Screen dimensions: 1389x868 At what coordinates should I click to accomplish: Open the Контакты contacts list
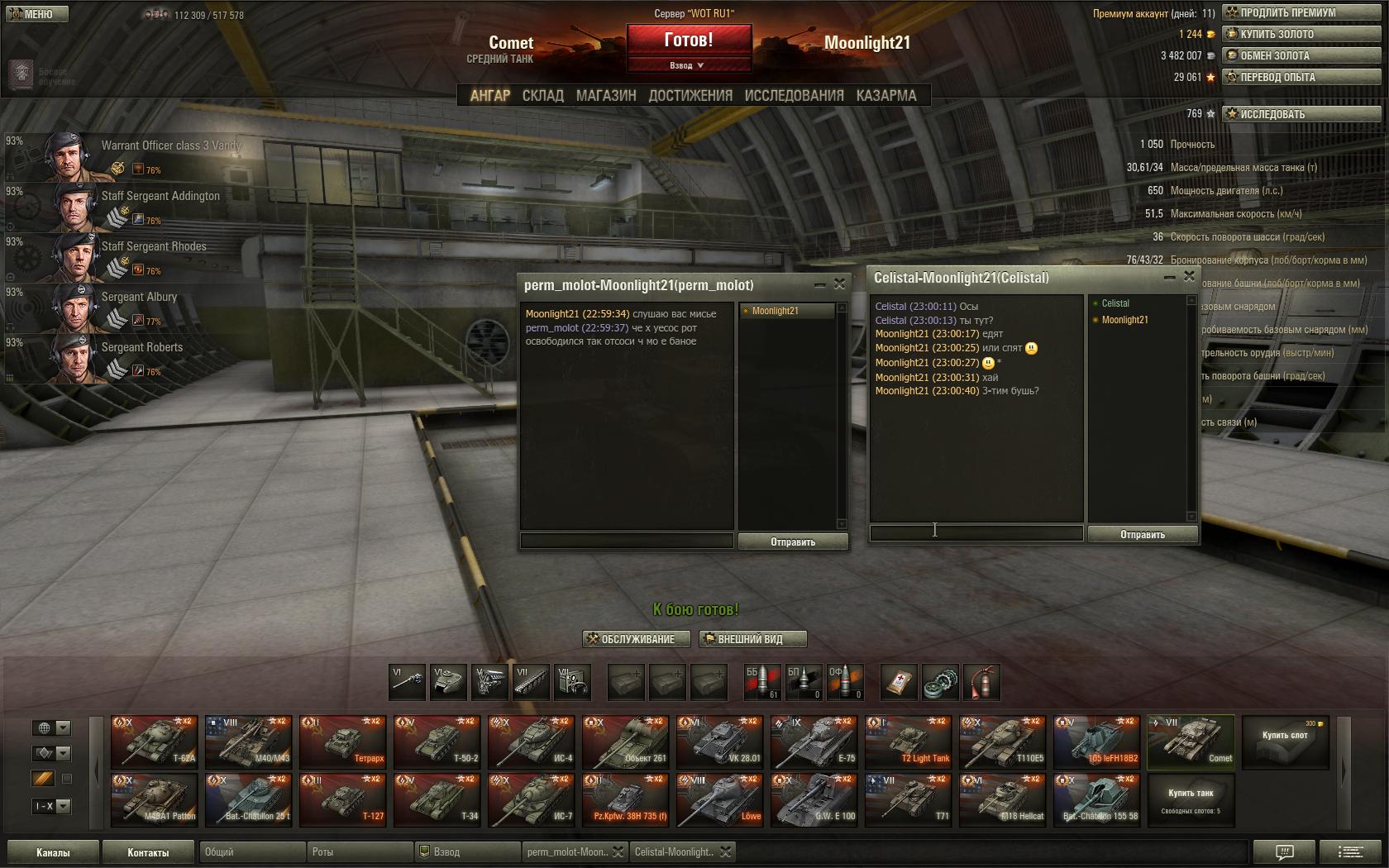click(148, 852)
